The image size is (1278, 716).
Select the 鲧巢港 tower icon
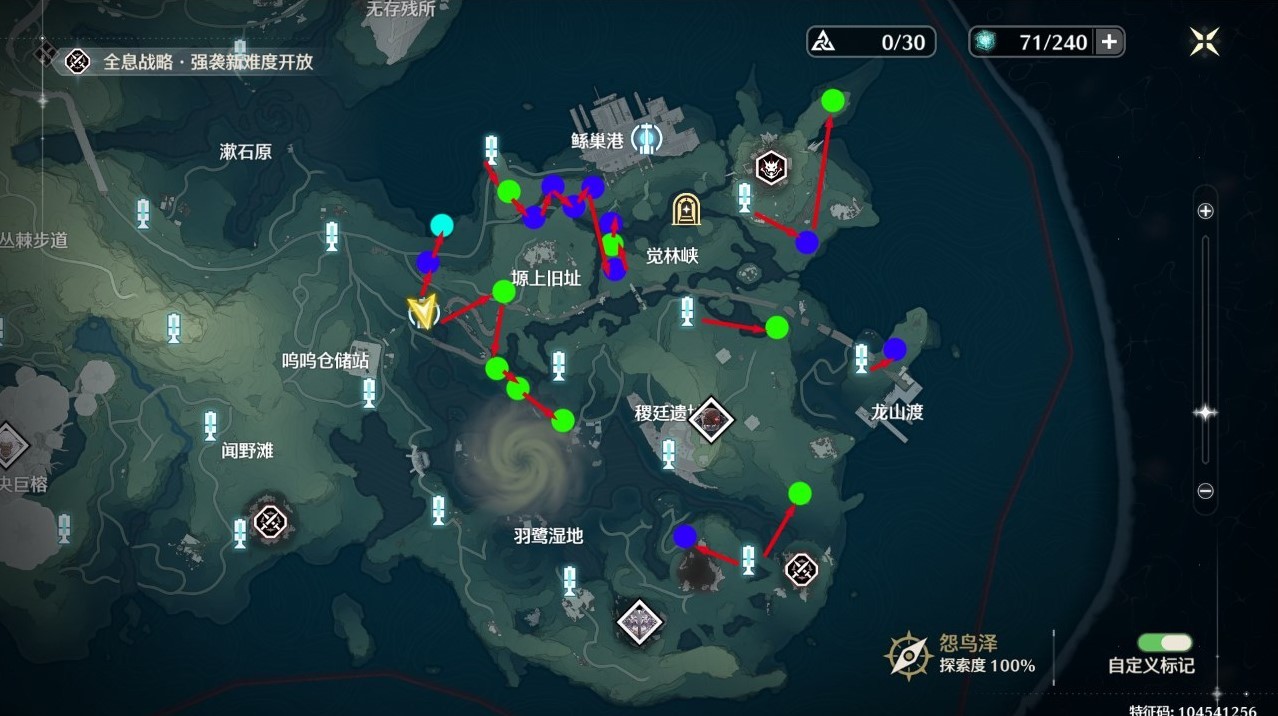coord(647,138)
